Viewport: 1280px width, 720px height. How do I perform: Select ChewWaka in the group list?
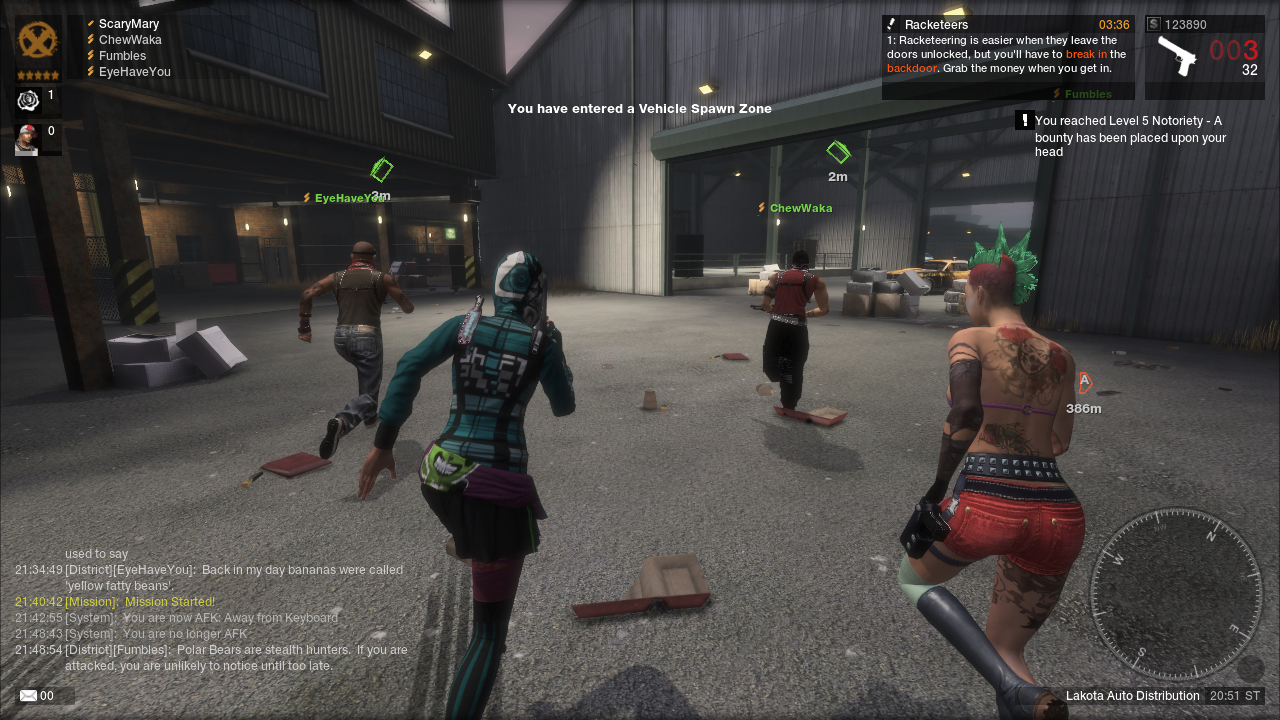point(129,40)
